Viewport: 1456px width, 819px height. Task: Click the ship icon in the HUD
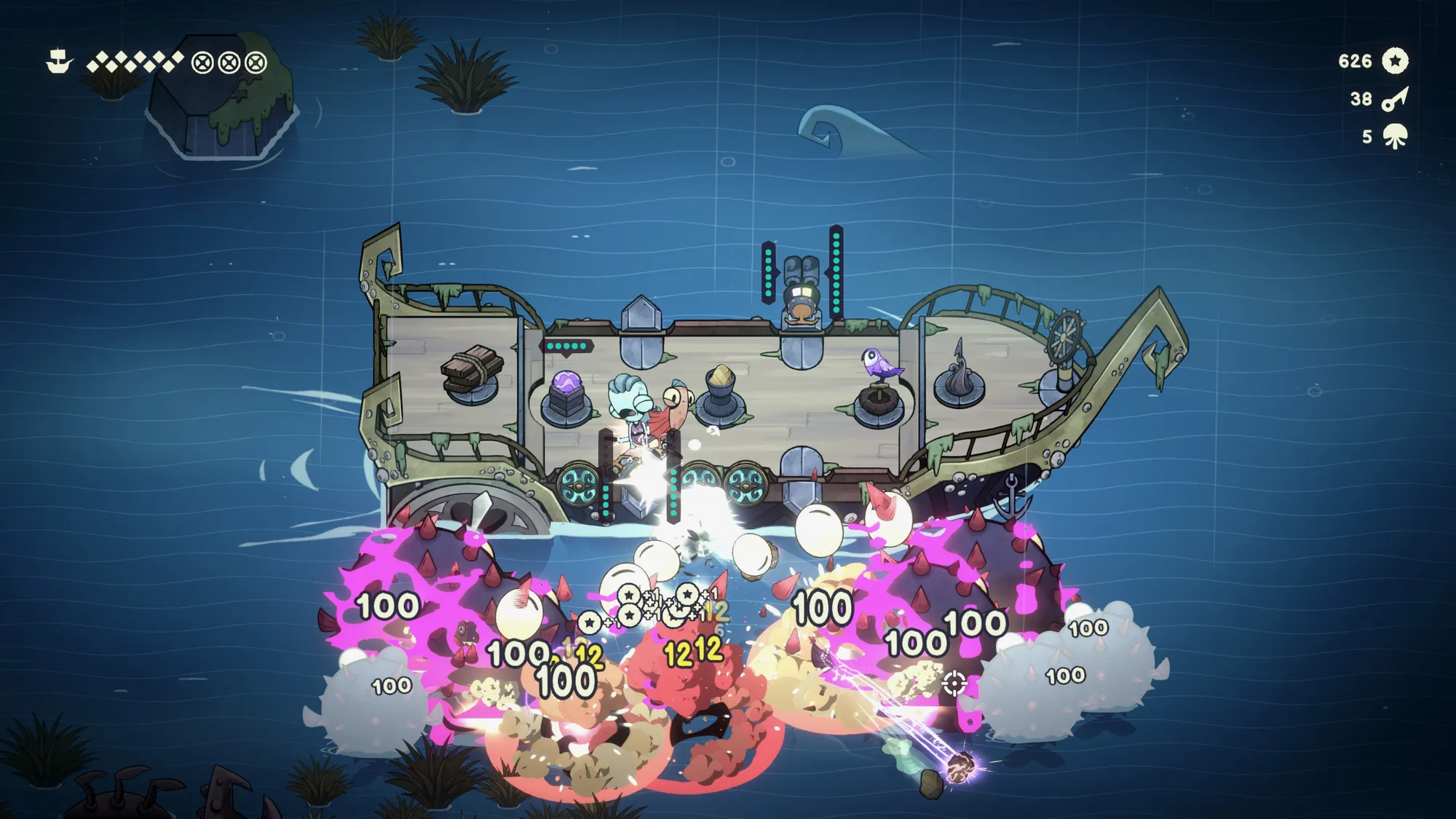click(x=59, y=61)
